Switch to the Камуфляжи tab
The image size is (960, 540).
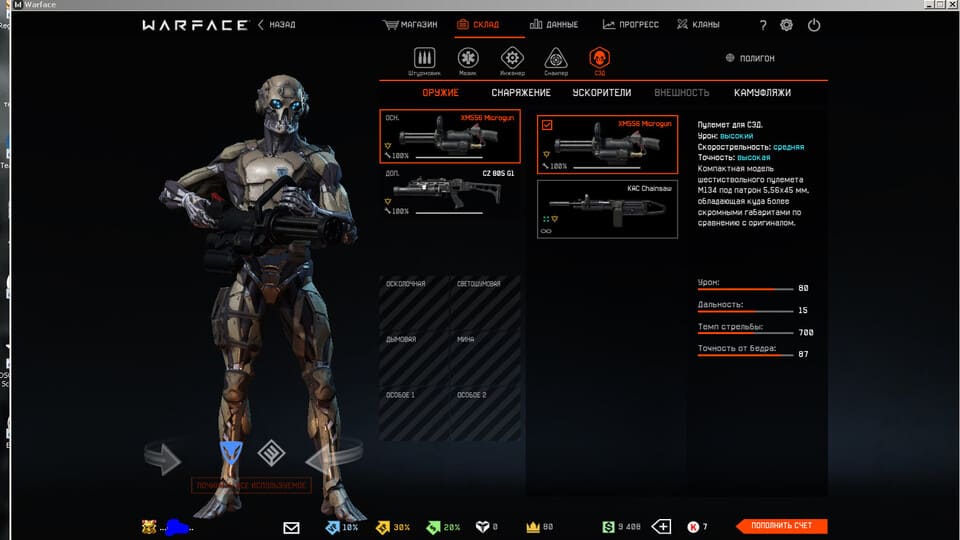(x=762, y=93)
